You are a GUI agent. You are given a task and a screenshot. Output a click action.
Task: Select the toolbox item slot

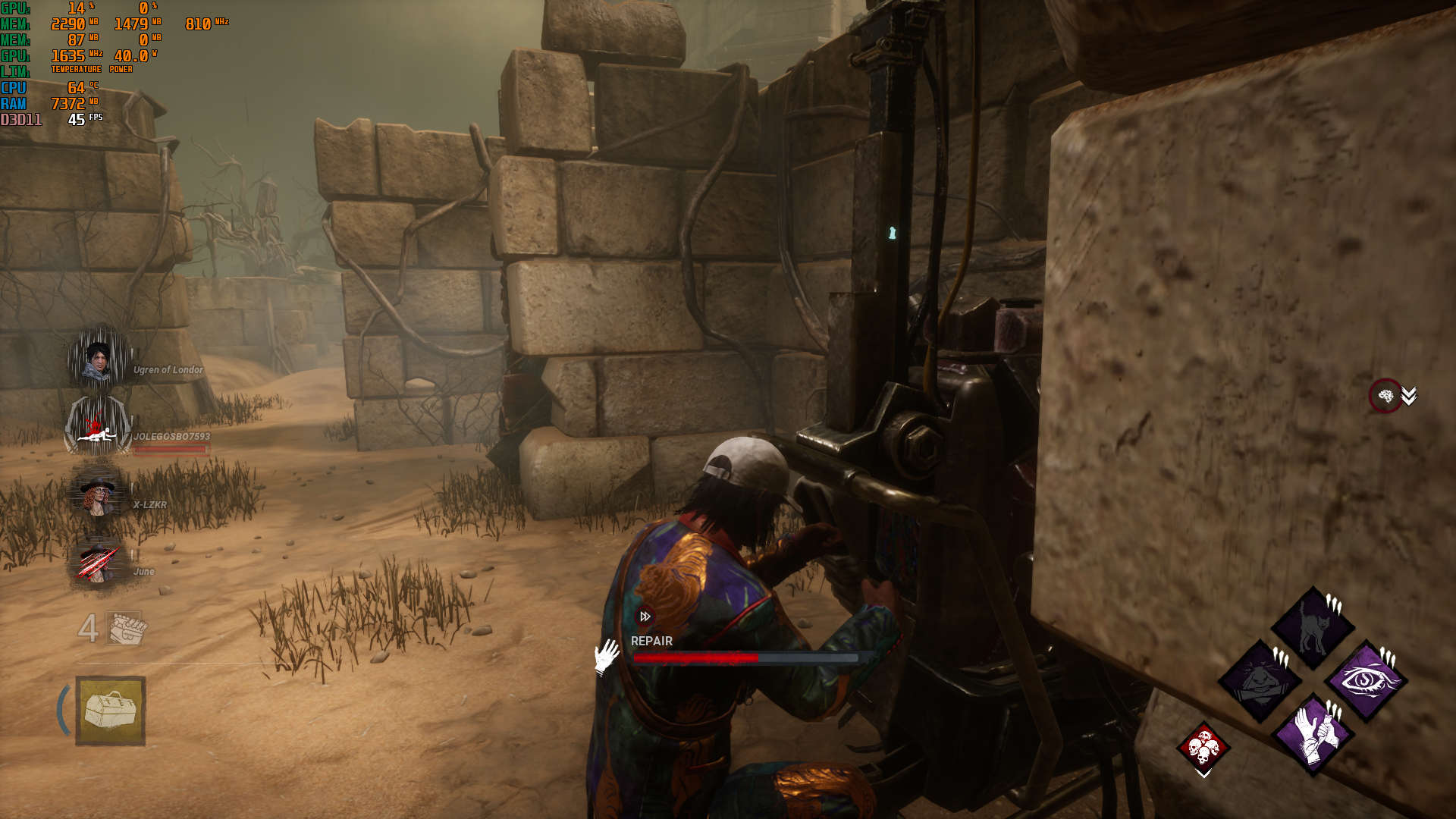point(111,711)
